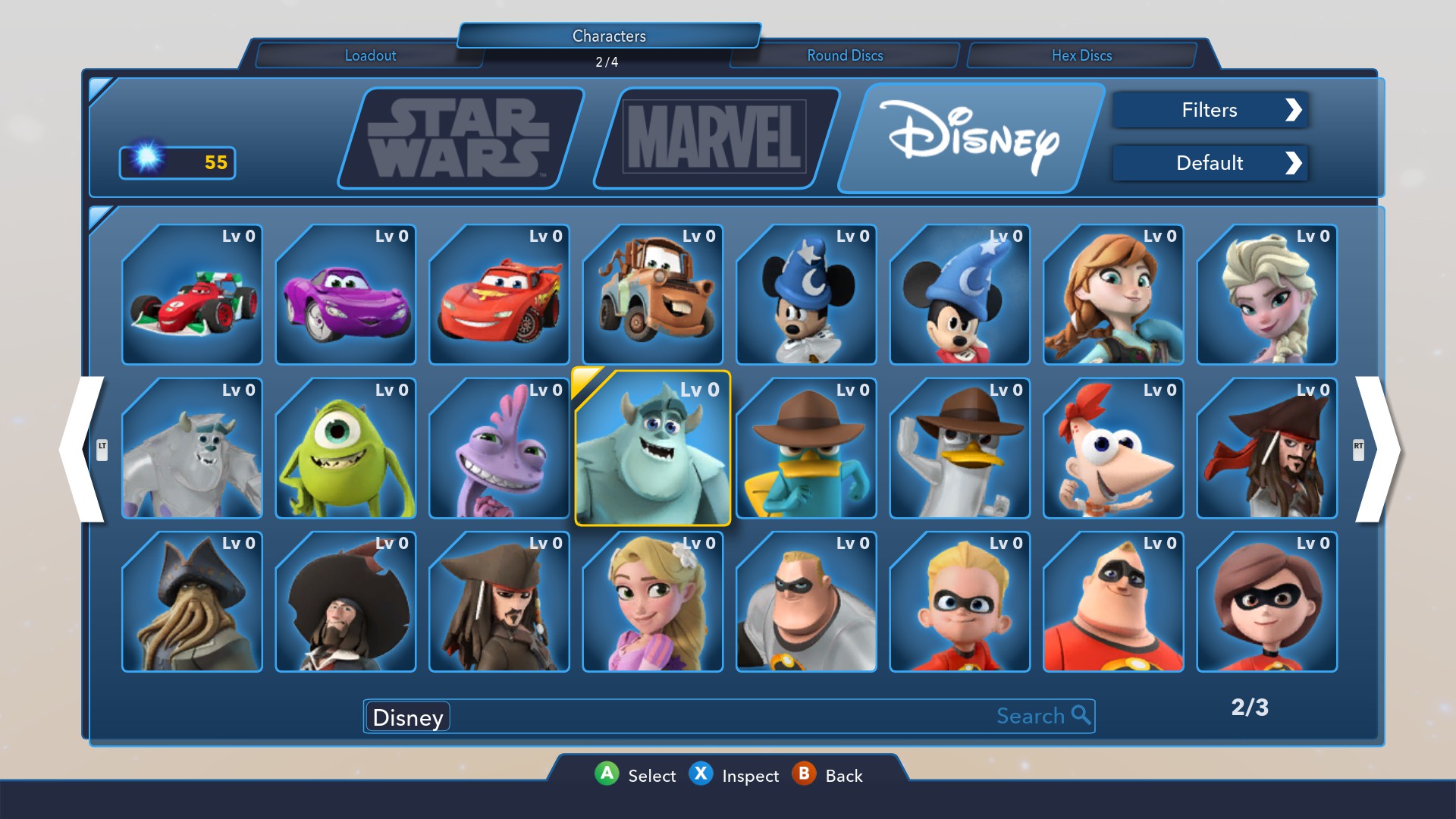Select the Marvel franchise logo

coord(713,138)
